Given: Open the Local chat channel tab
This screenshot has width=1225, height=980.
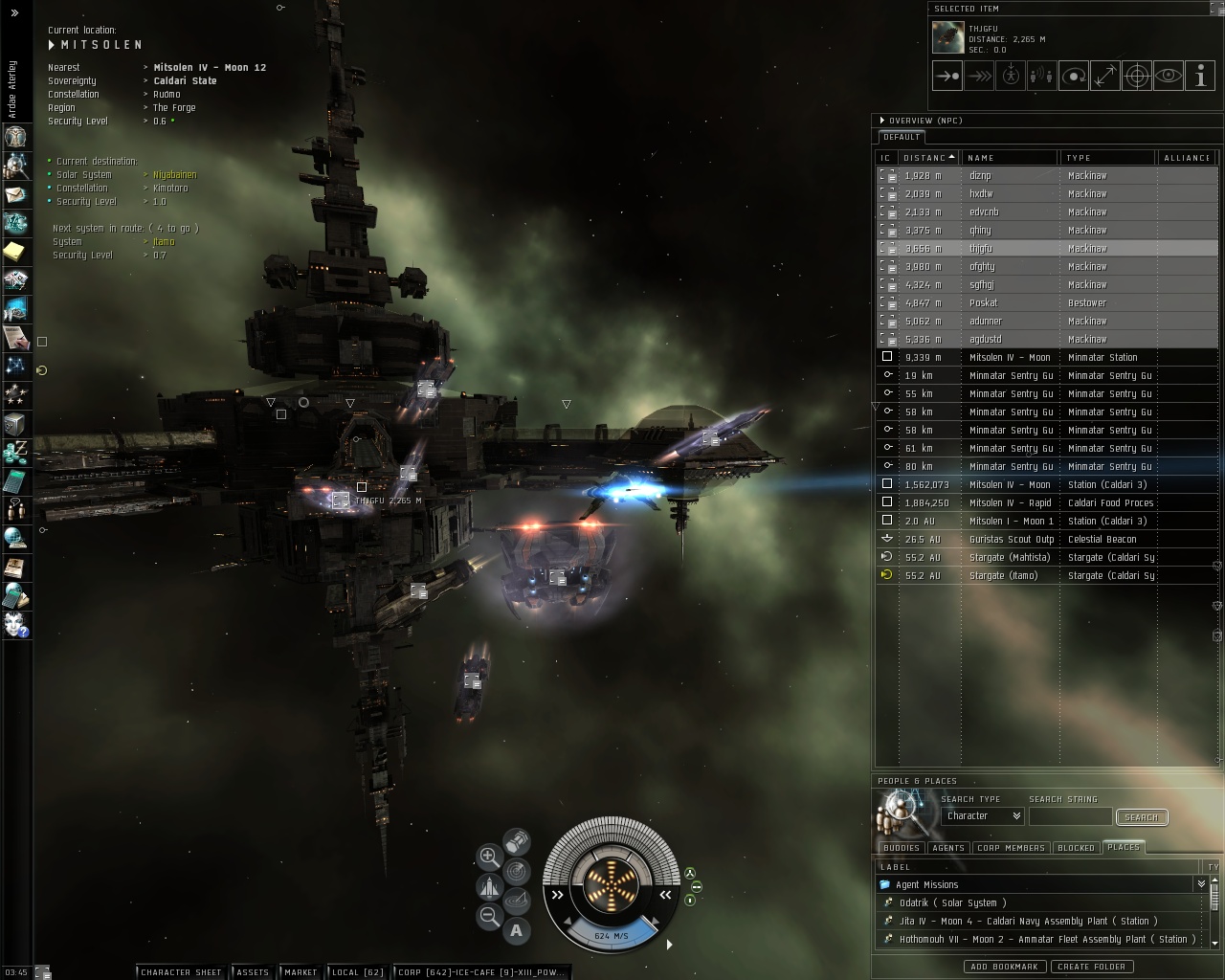Looking at the screenshot, I should click(x=357, y=972).
